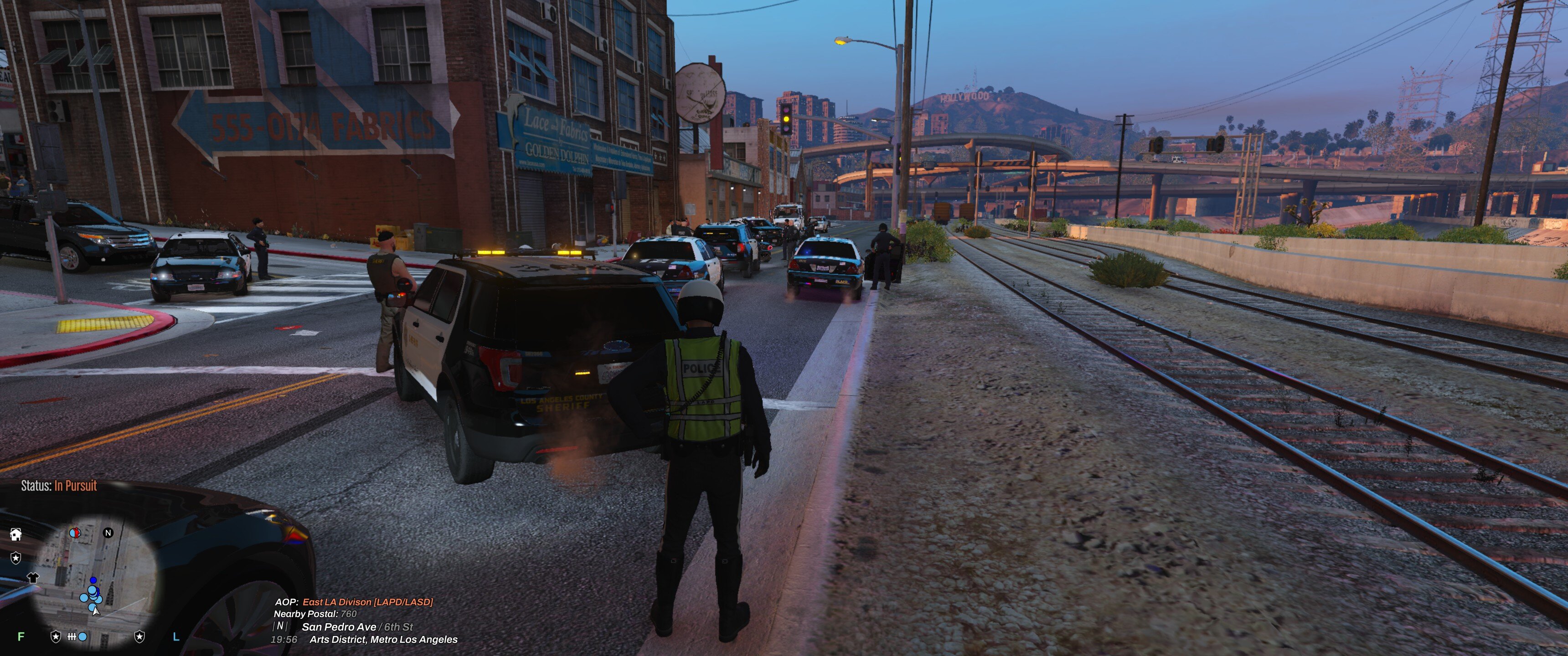The image size is (1568, 656).
Task: Select the house blip beside the minimap
Action: [16, 534]
